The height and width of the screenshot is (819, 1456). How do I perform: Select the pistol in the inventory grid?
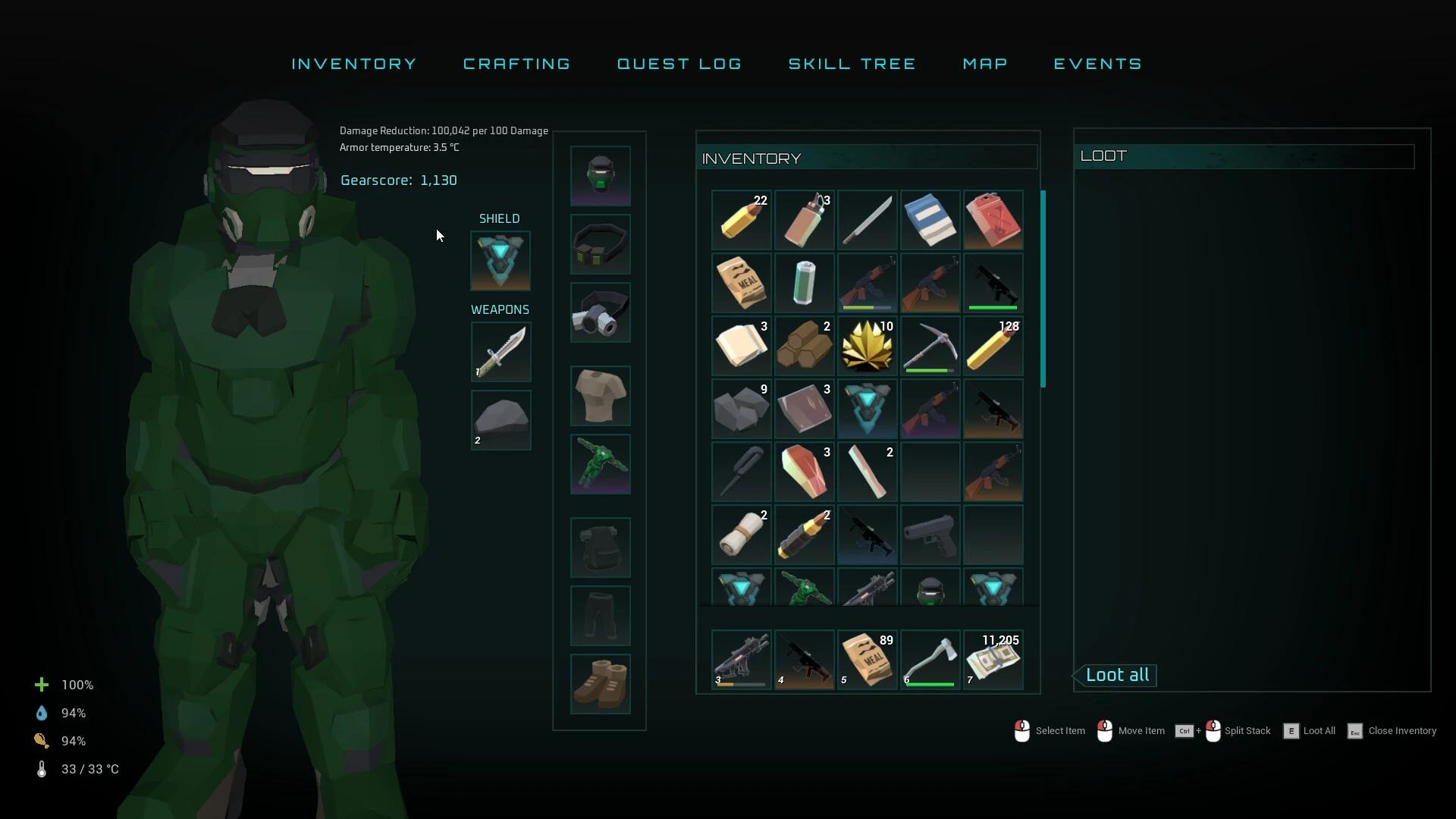(930, 535)
